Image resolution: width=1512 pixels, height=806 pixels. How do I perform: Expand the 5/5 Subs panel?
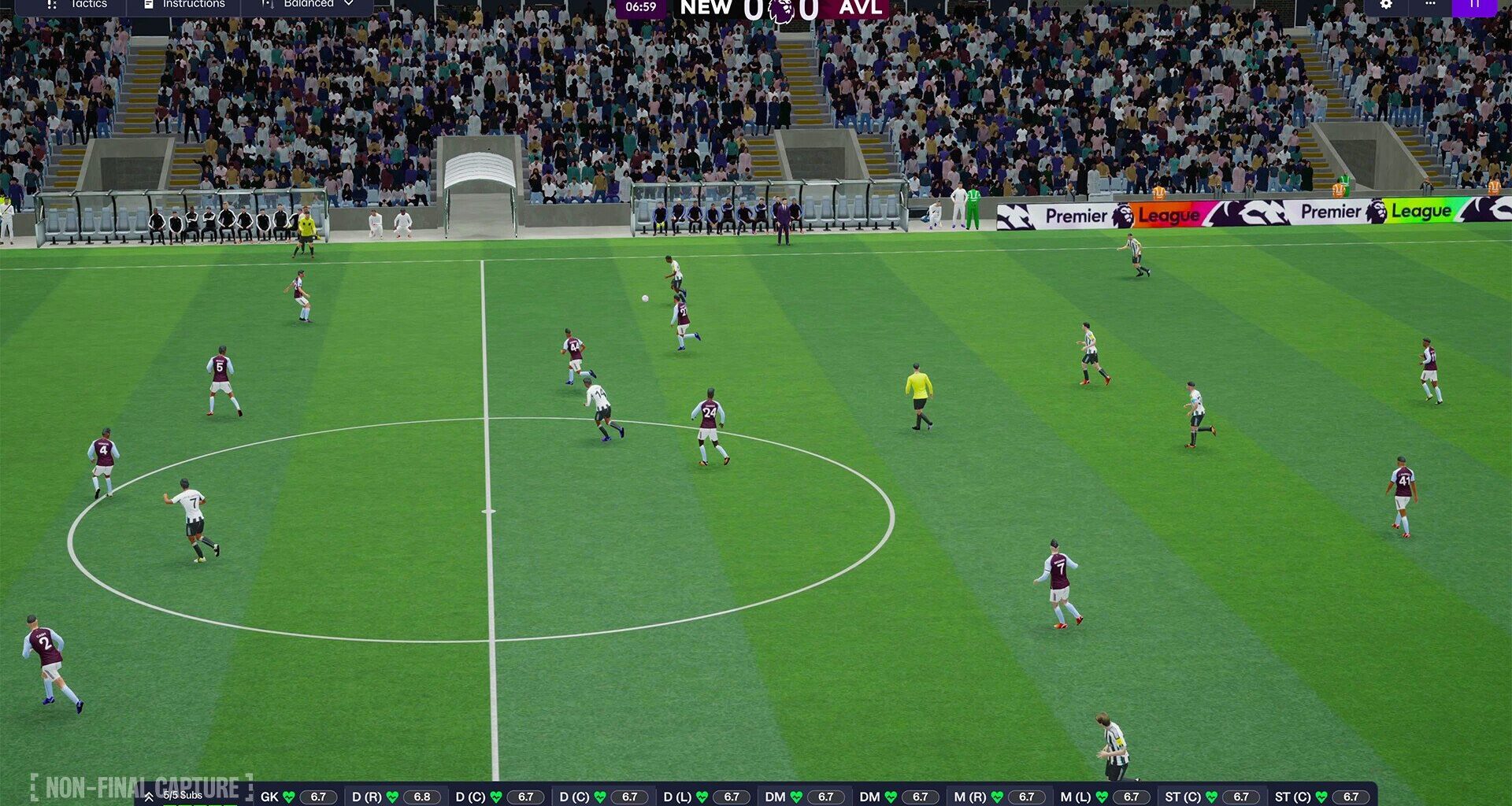(175, 796)
